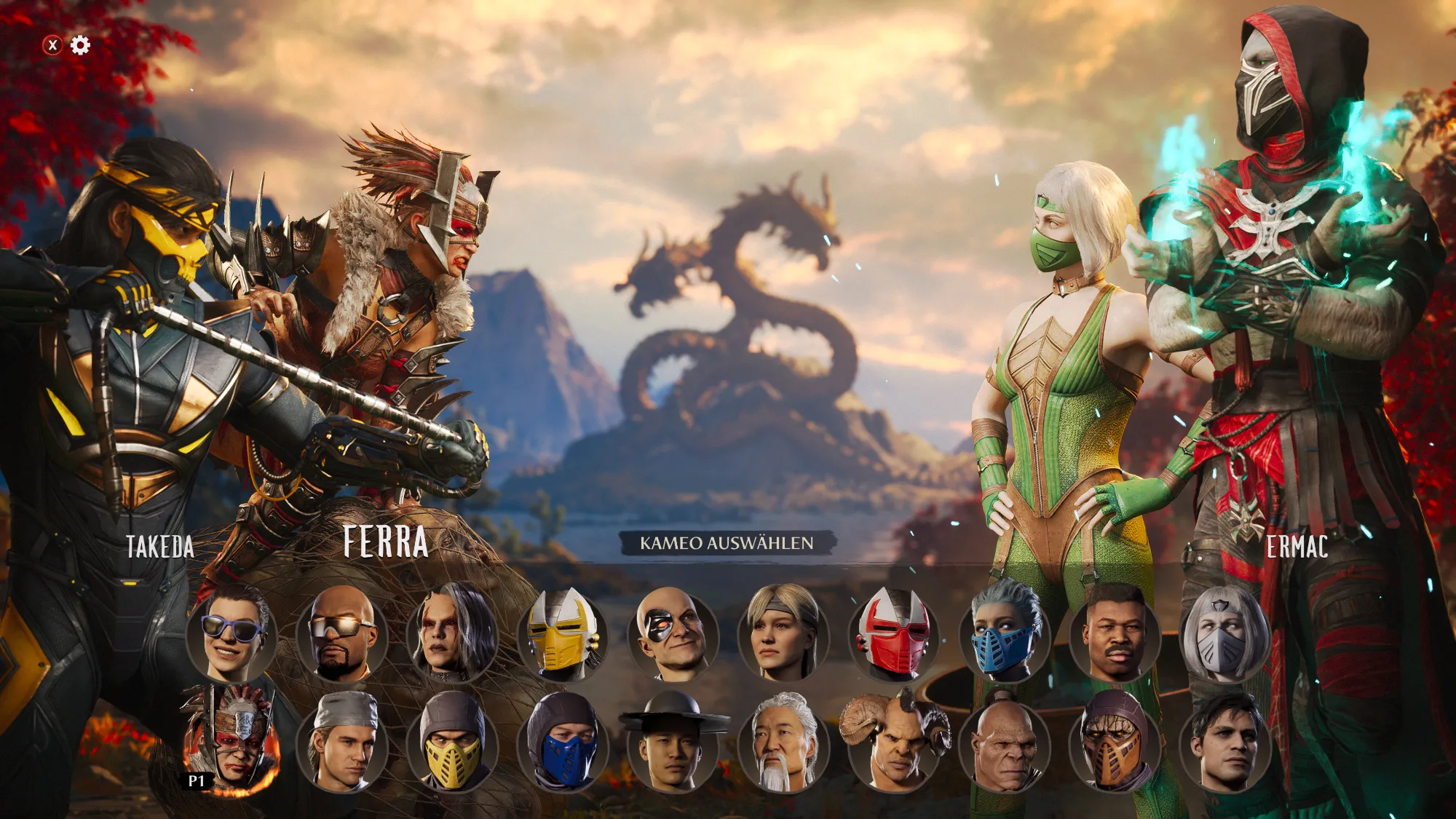Viewport: 1456px width, 819px height.
Task: Select the kameo wearing purple sunglasses
Action: pyautogui.click(x=232, y=633)
